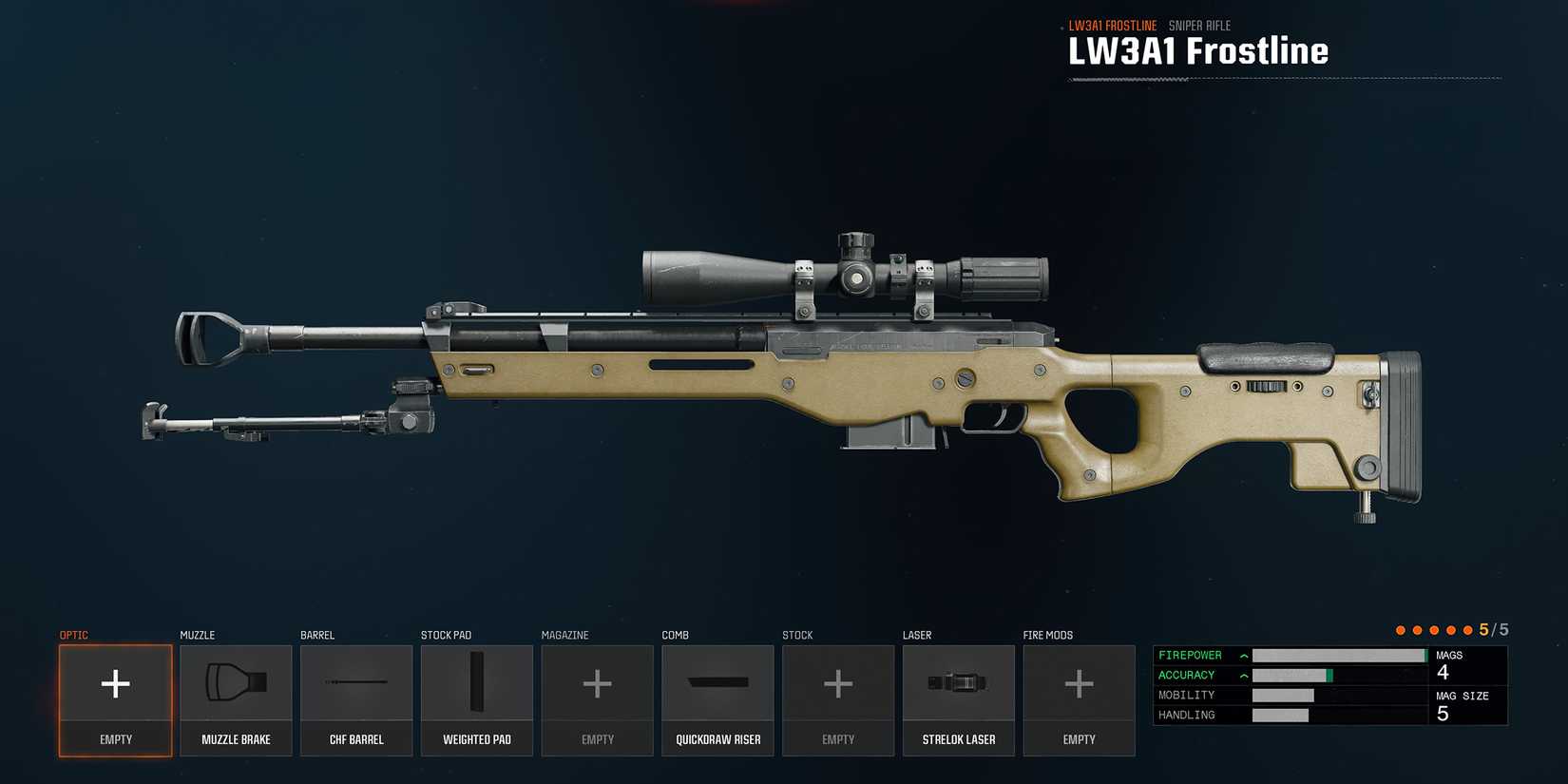This screenshot has height=784, width=1568.
Task: Click the Sniper Rifle category label
Action: [x=1201, y=25]
